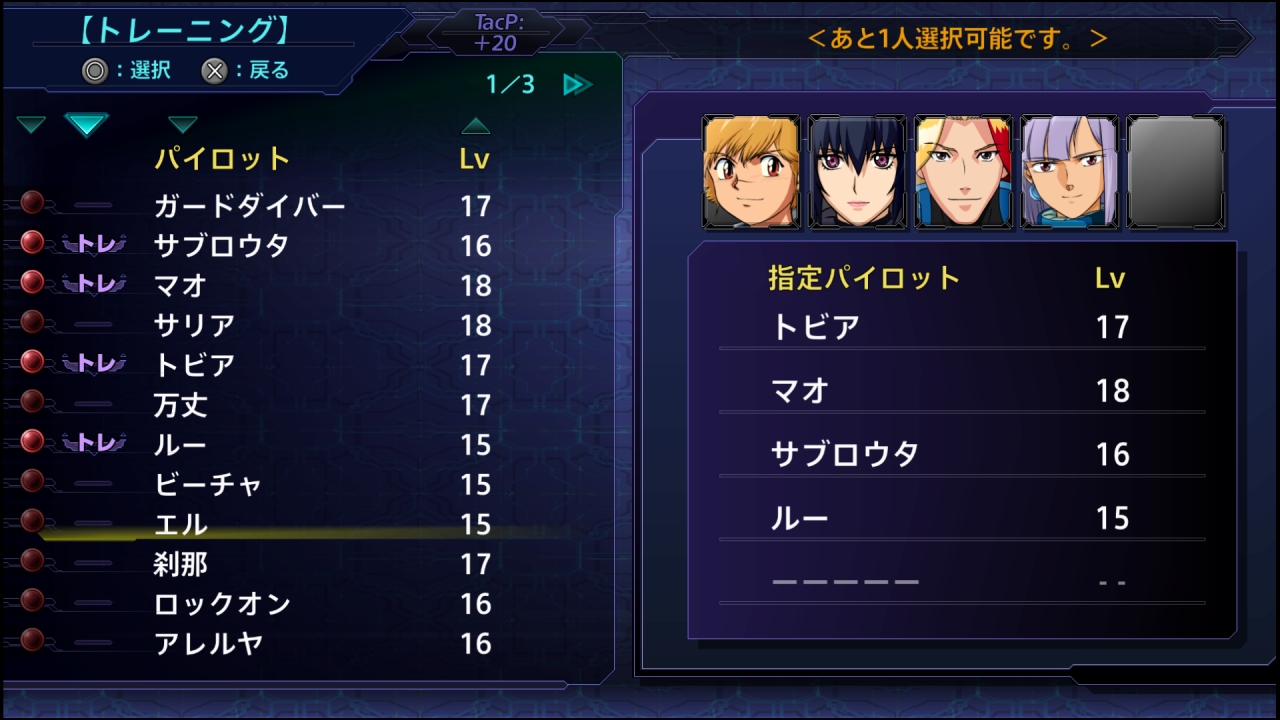Viewport: 1280px width, 720px height.
Task: Select the empty gray portrait slot
Action: (x=1175, y=172)
